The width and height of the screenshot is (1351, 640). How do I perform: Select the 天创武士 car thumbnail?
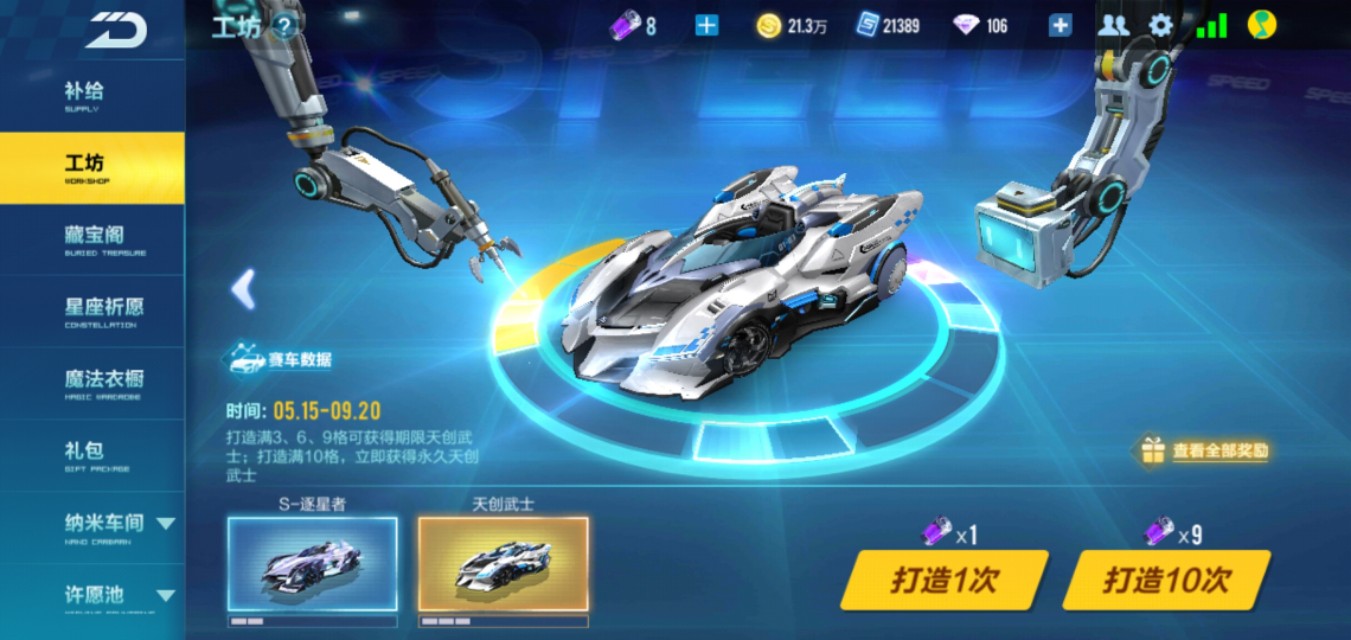(503, 564)
